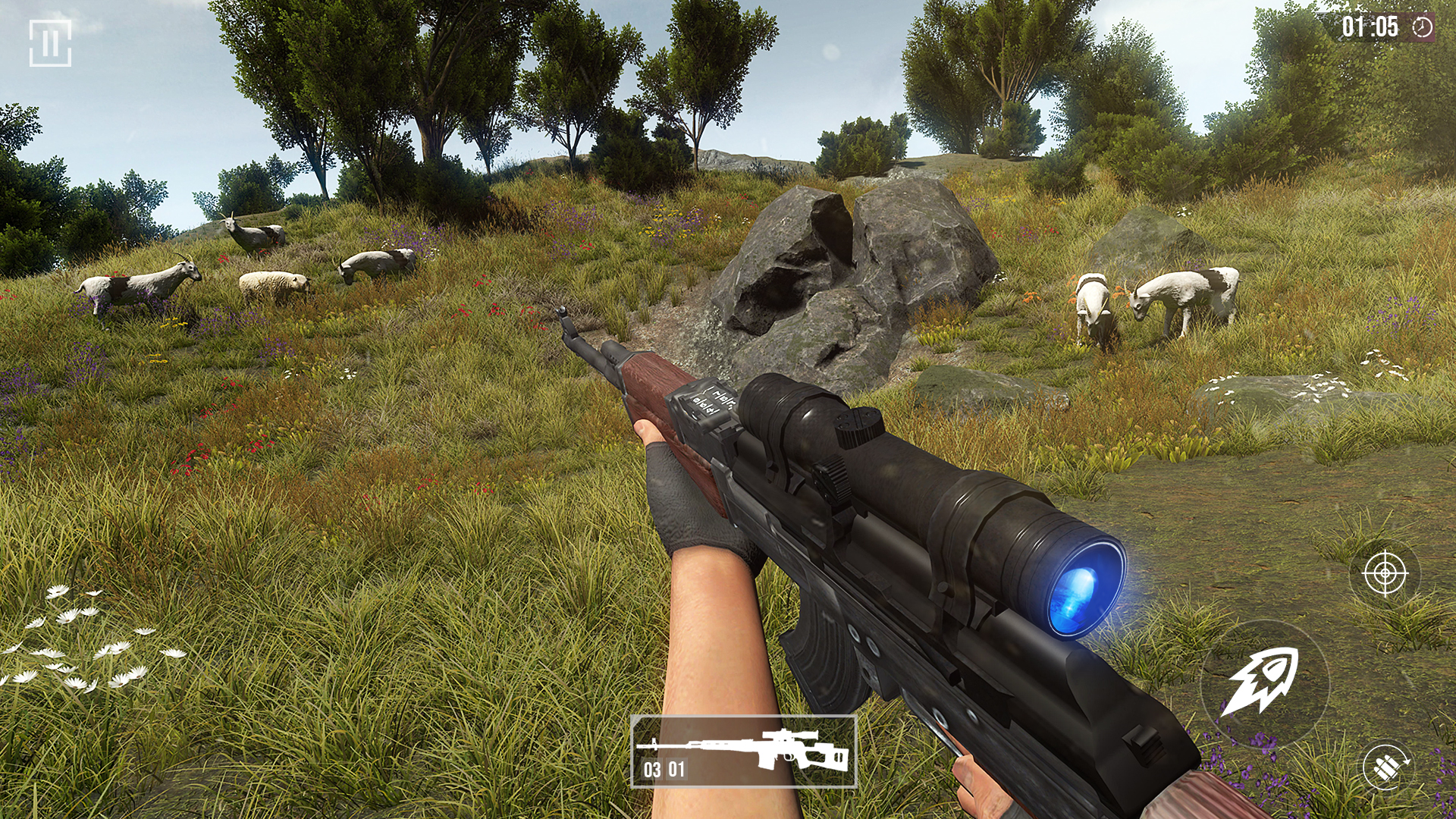The image size is (1456, 819).
Task: Select the sniper rifle weapon slot
Action: [743, 752]
